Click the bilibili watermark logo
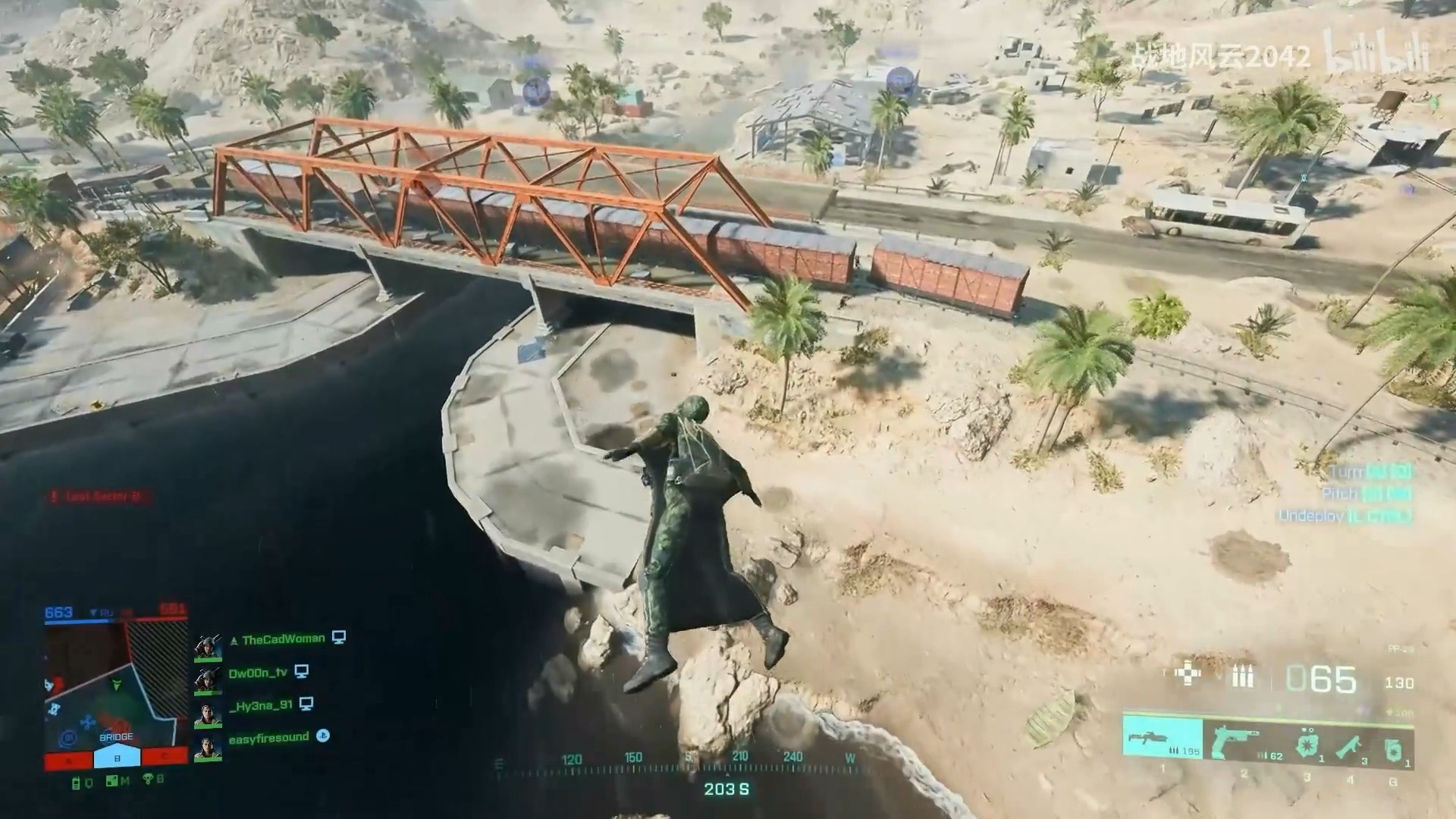Screen dimensions: 1456x819 click(x=1376, y=52)
